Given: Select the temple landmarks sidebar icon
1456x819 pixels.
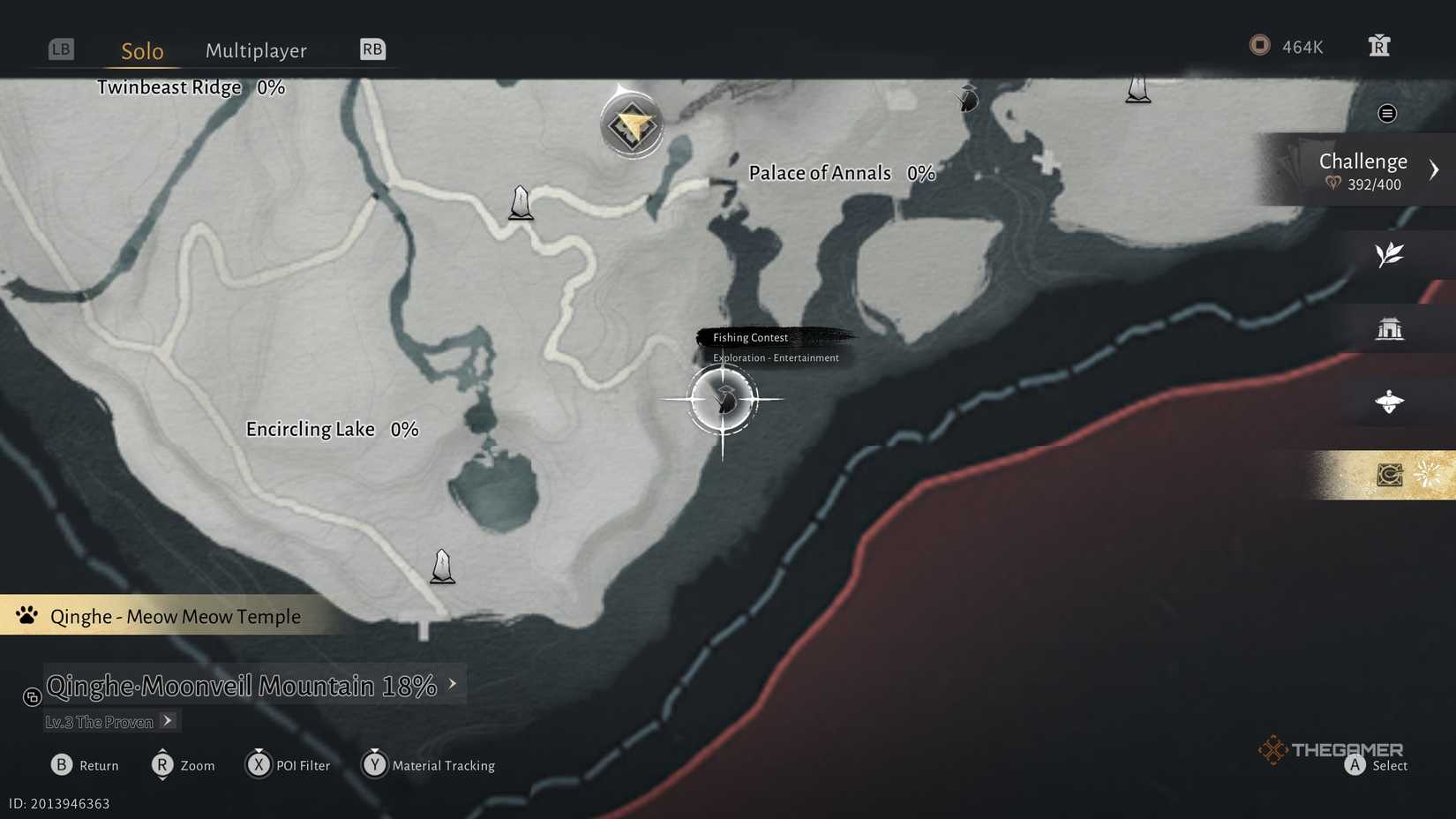Looking at the screenshot, I should tap(1390, 327).
